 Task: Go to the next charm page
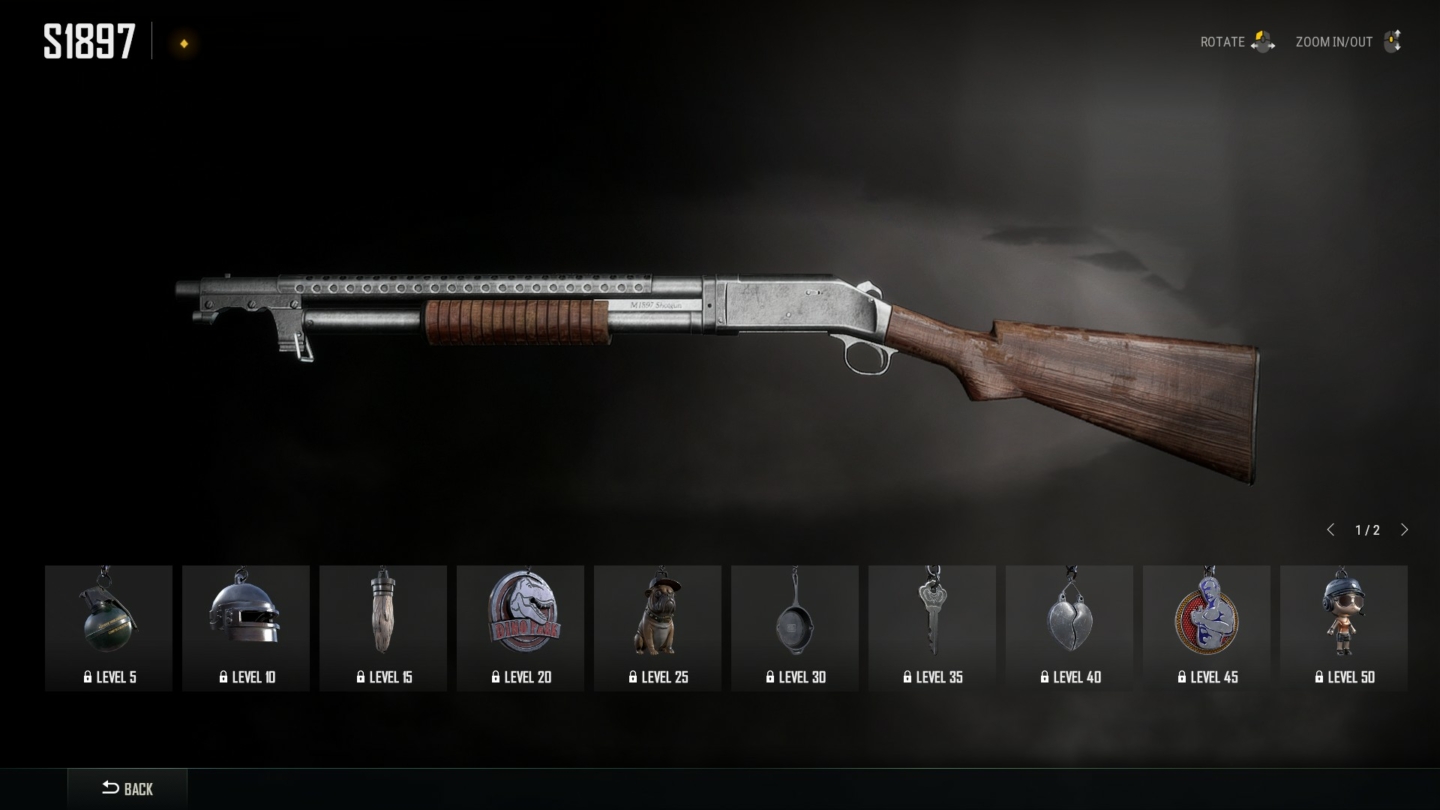(1405, 529)
